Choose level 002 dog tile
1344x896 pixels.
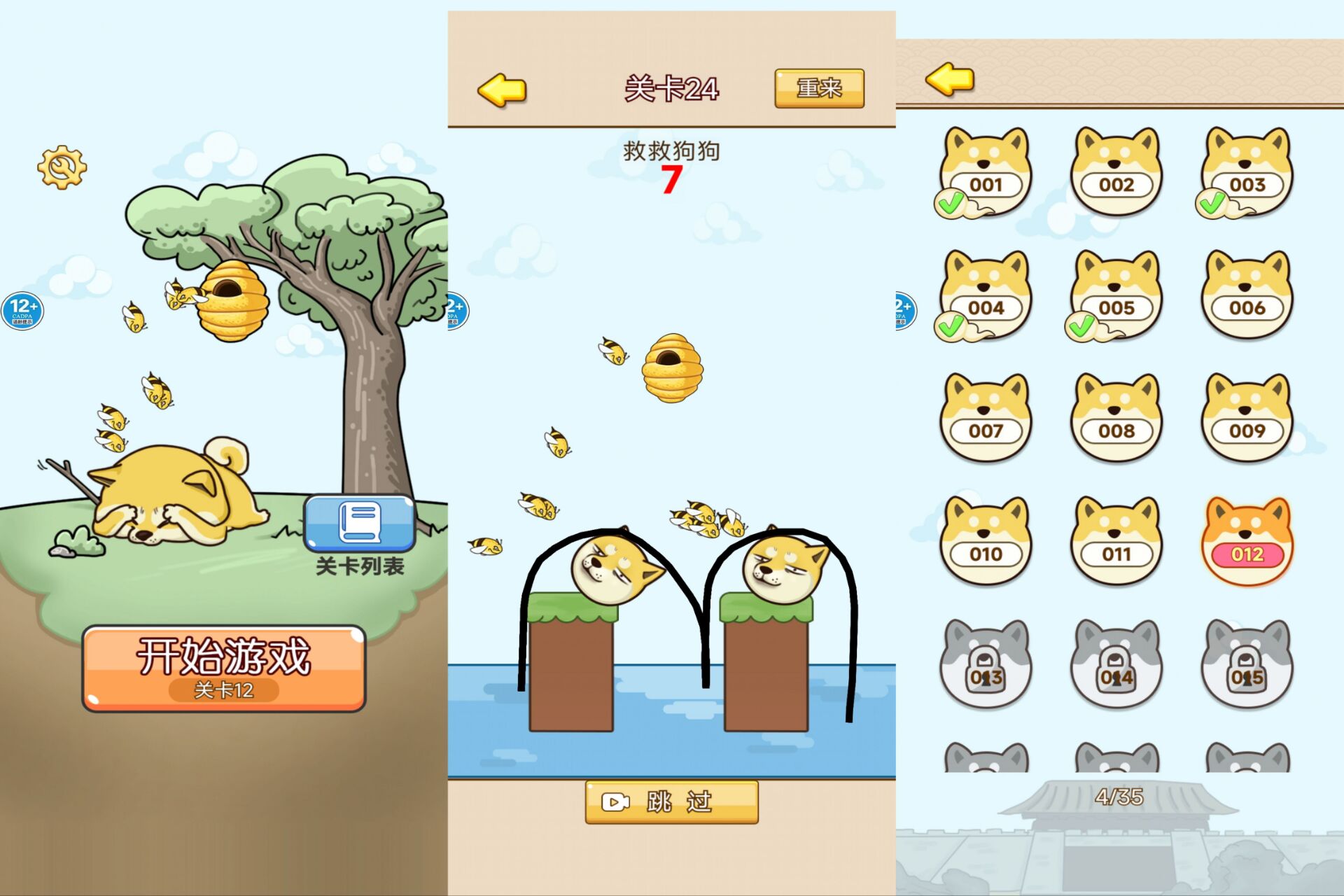[x=1116, y=171]
